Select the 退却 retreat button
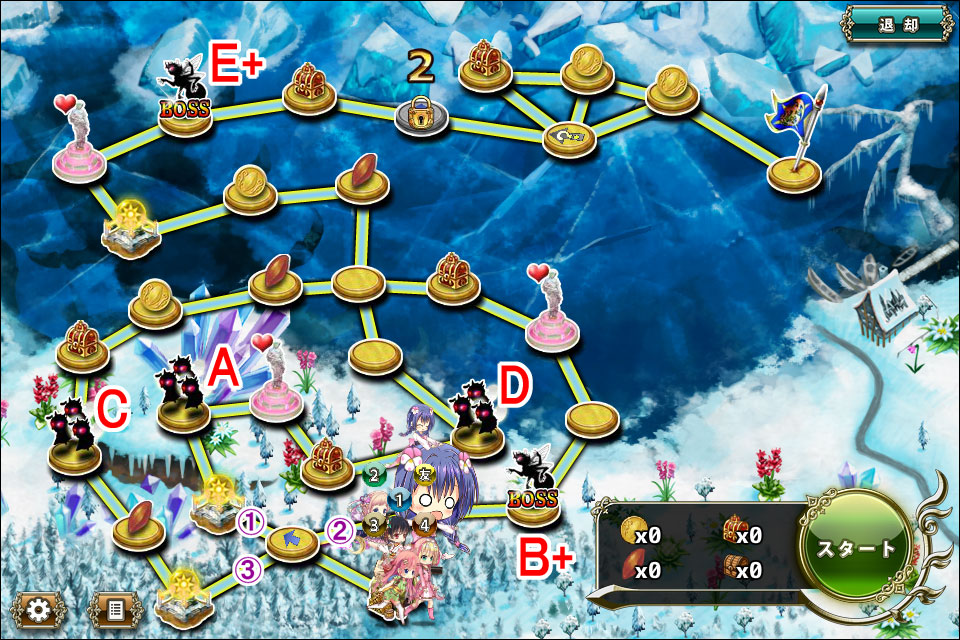The image size is (960, 640). pyautogui.click(x=896, y=25)
